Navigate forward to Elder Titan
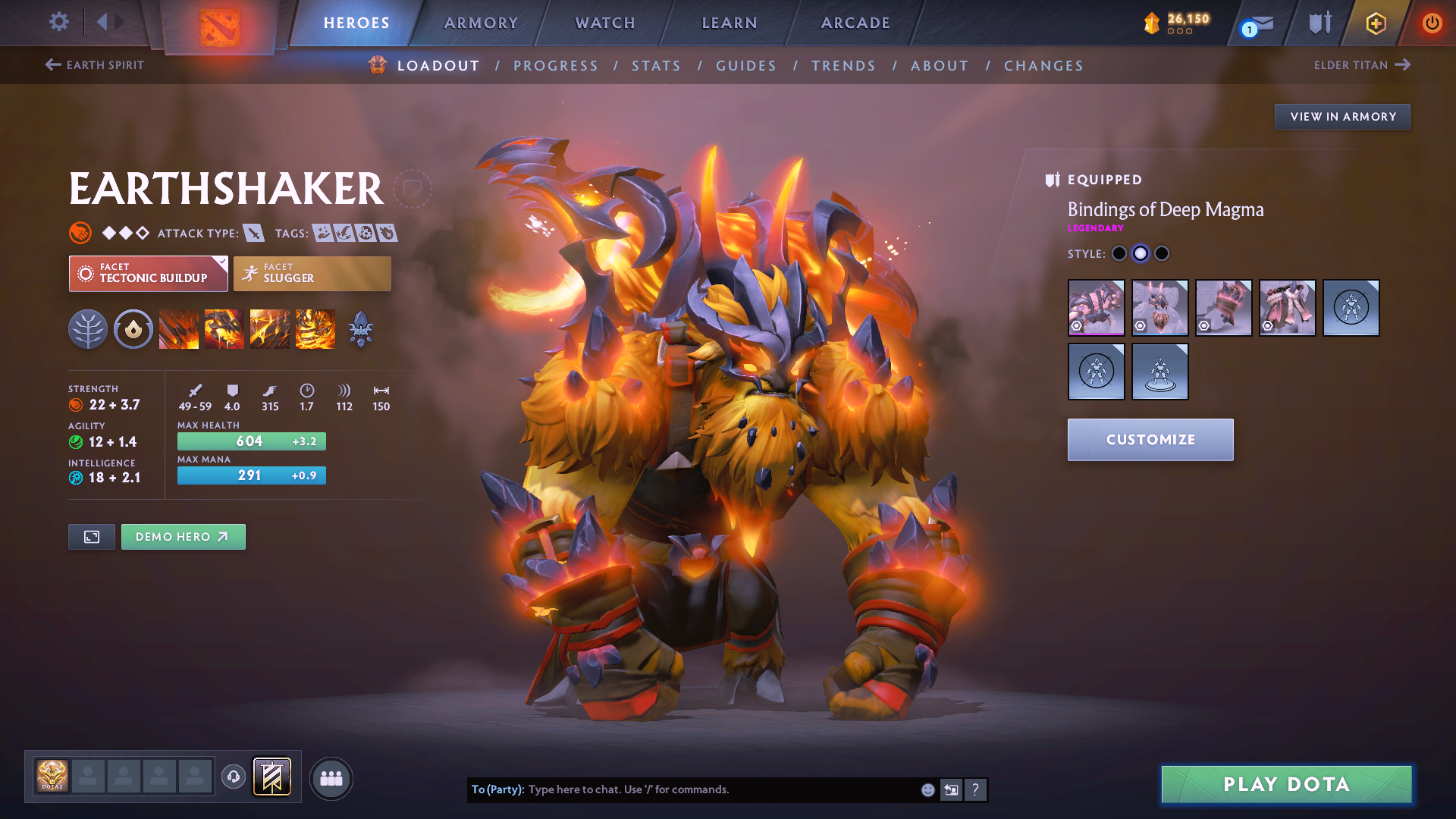The height and width of the screenshot is (819, 1456). point(1363,65)
